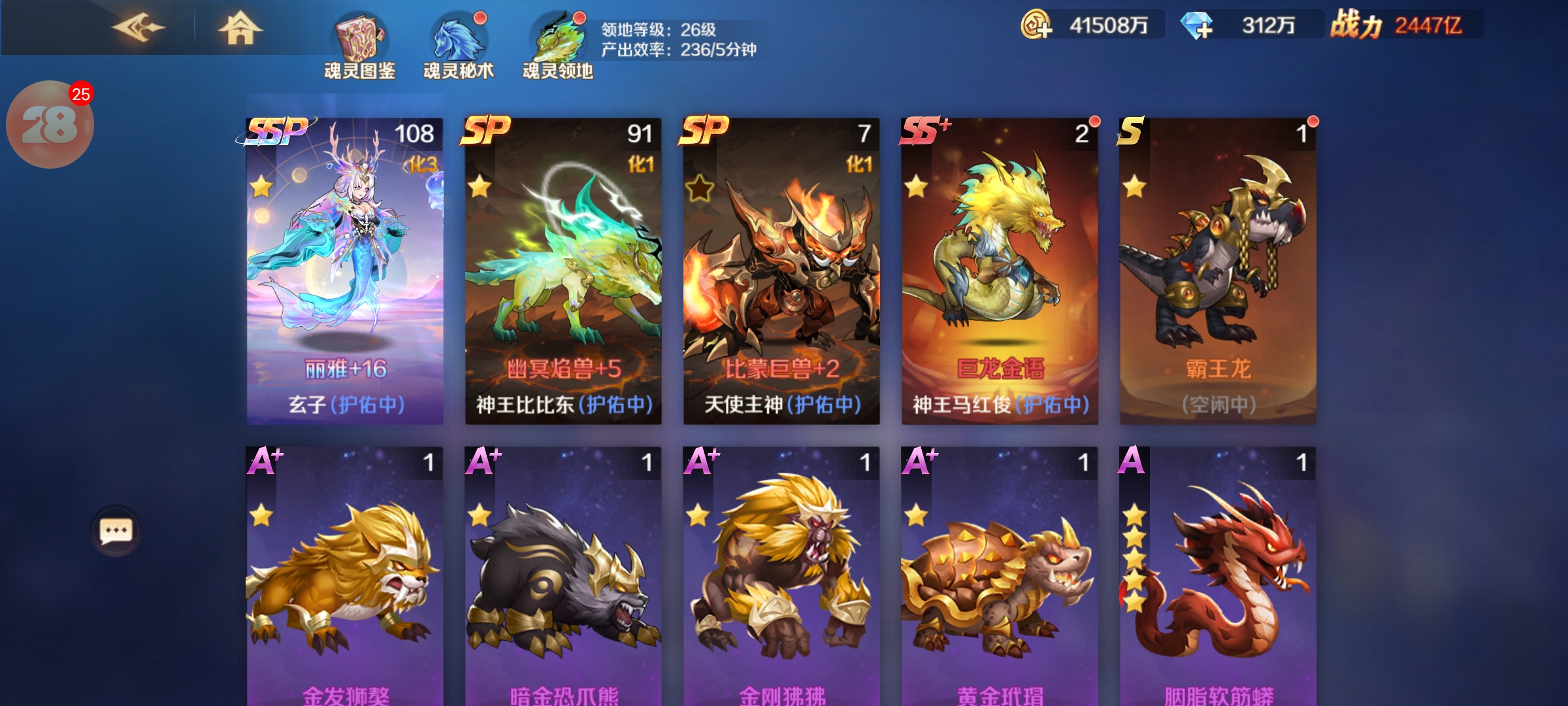Add more diamonds

(x=1197, y=26)
